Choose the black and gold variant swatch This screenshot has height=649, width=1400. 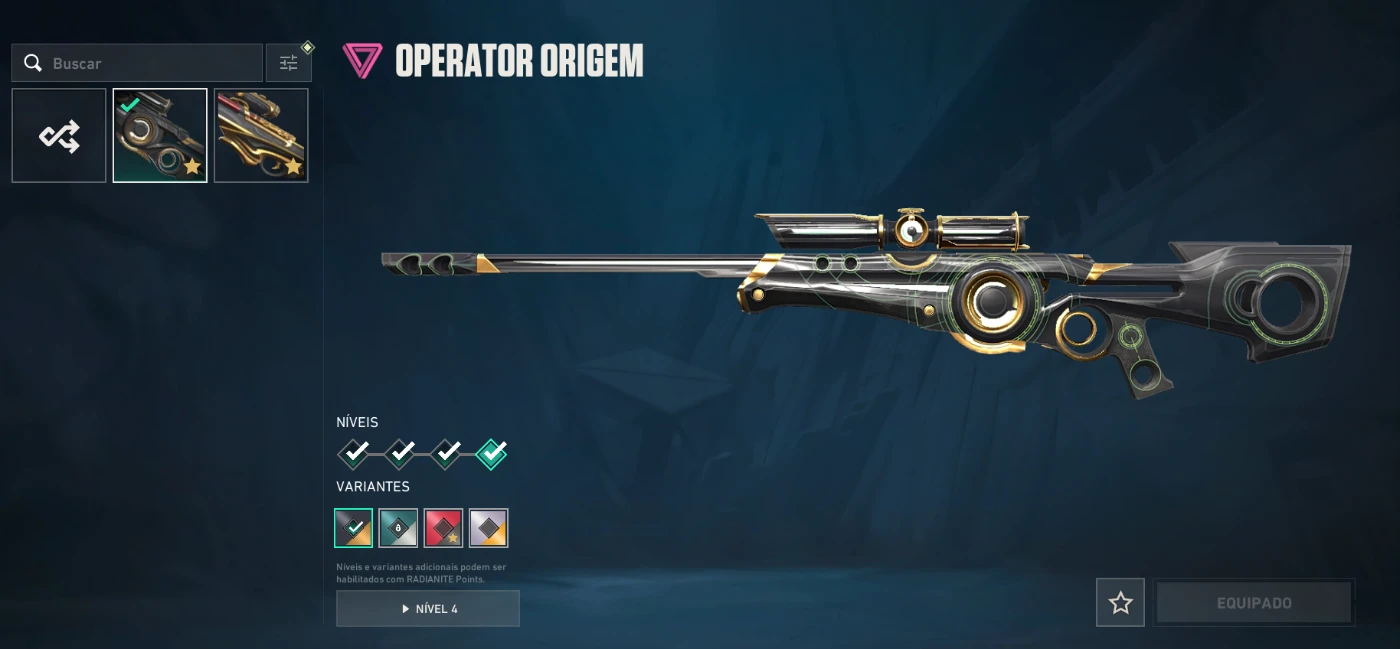pyautogui.click(x=353, y=528)
